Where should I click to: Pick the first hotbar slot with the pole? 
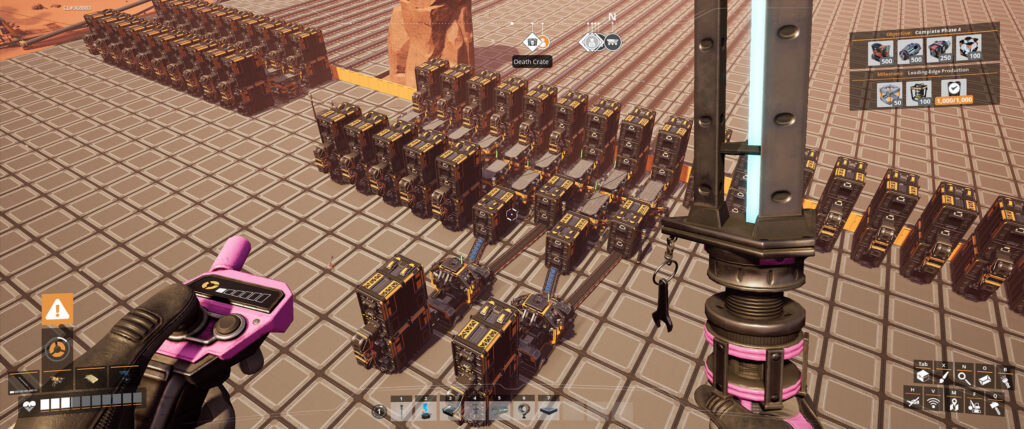click(x=400, y=409)
